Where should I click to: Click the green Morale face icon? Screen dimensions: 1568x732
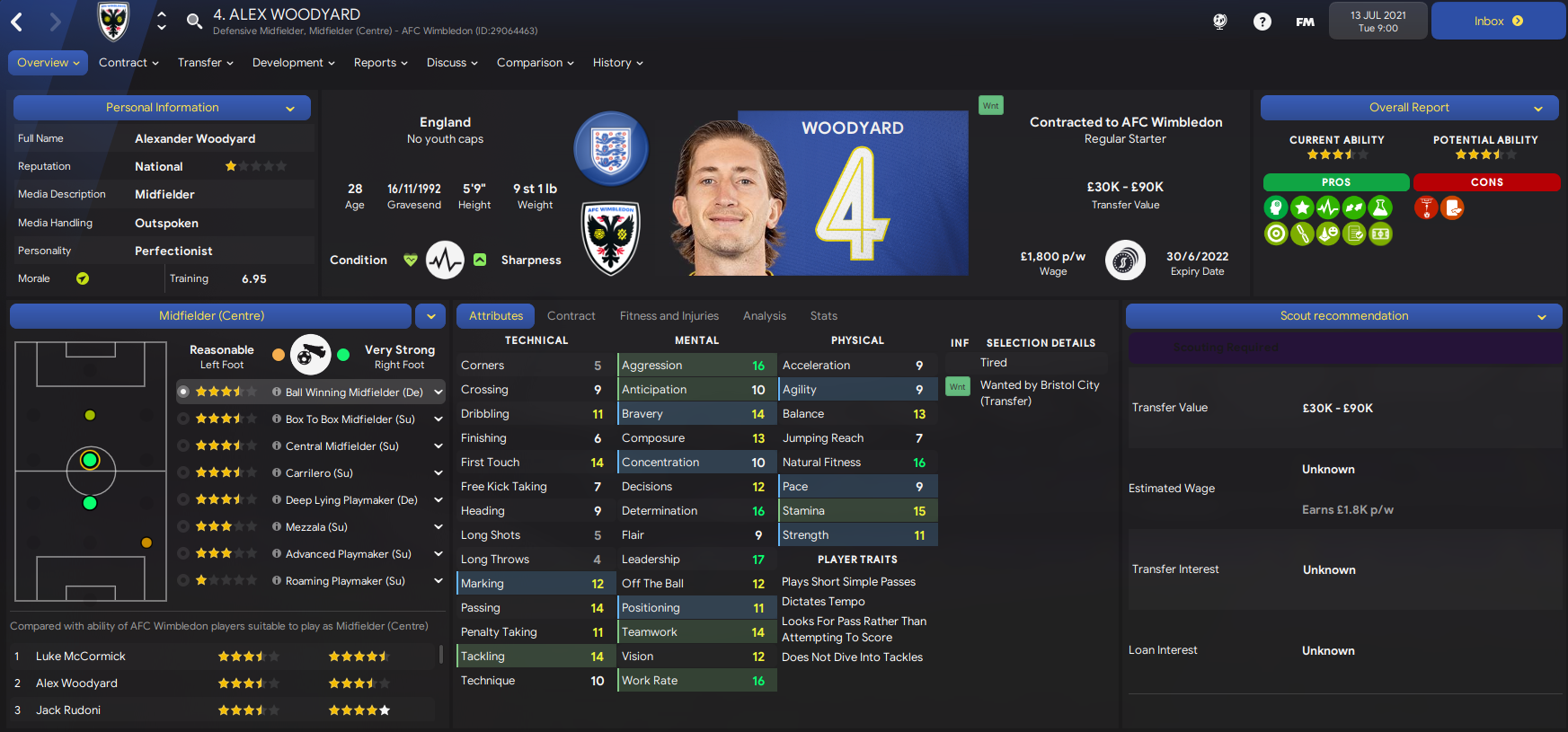[x=84, y=278]
